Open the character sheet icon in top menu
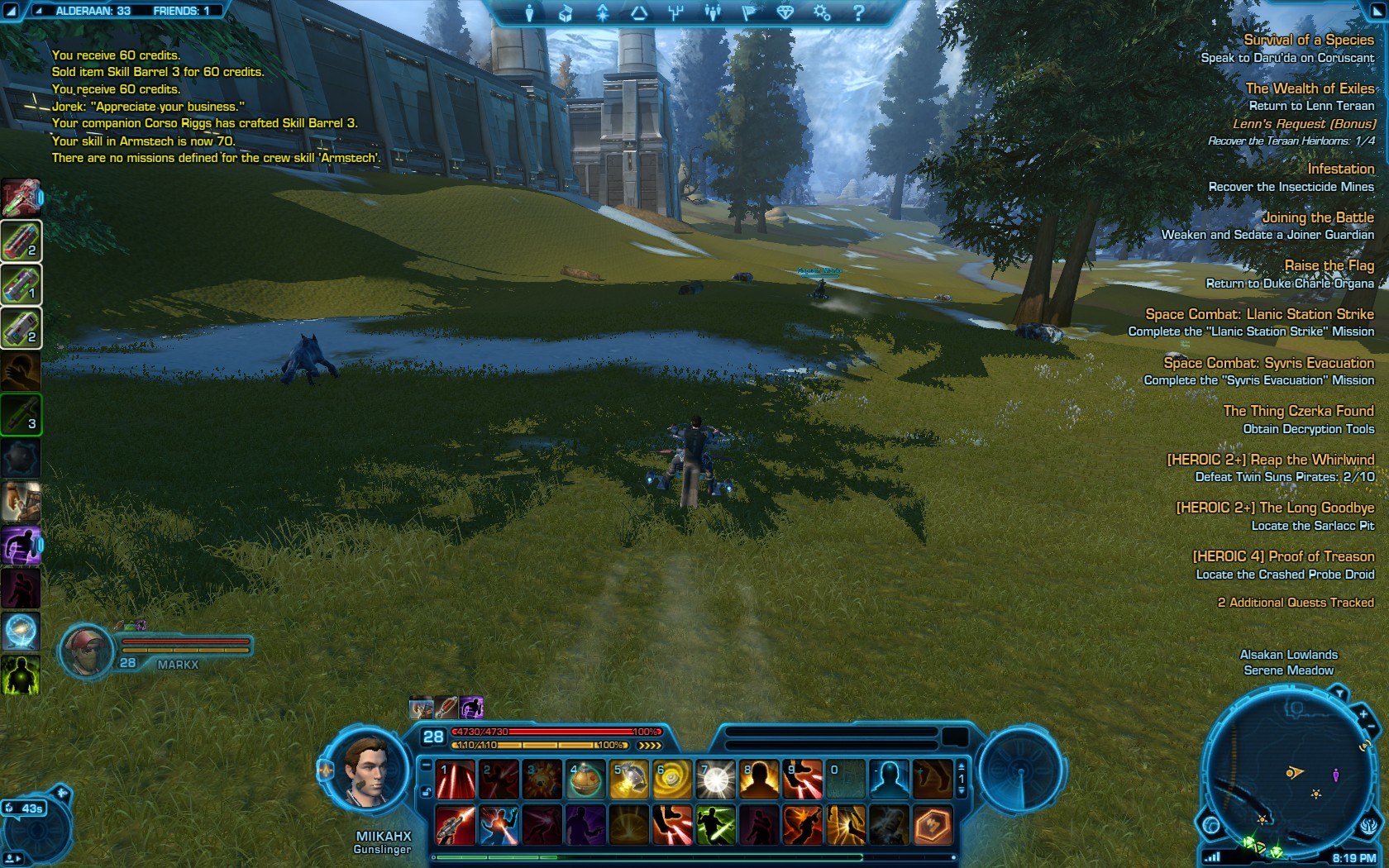1389x868 pixels. coord(529,12)
